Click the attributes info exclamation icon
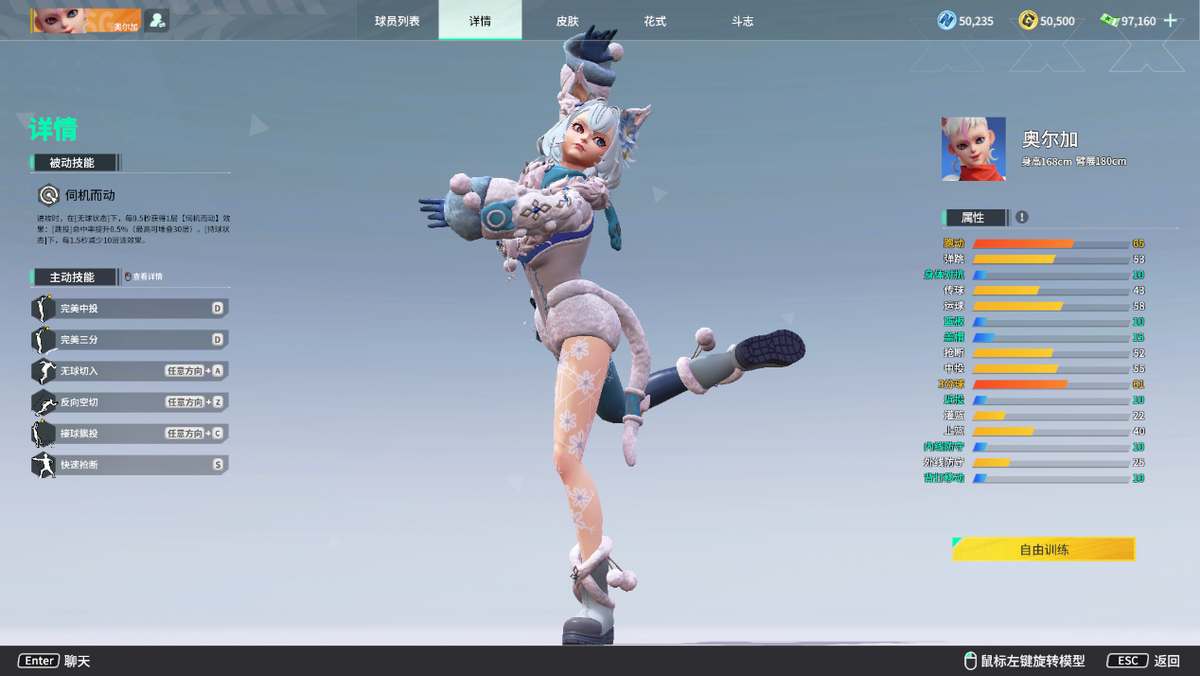This screenshot has height=676, width=1200. coord(1022,217)
